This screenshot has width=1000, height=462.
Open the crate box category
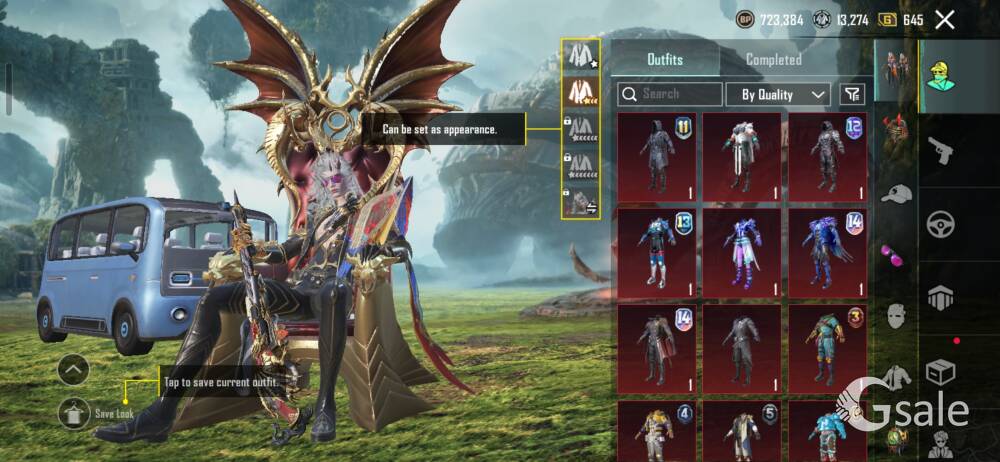click(942, 372)
